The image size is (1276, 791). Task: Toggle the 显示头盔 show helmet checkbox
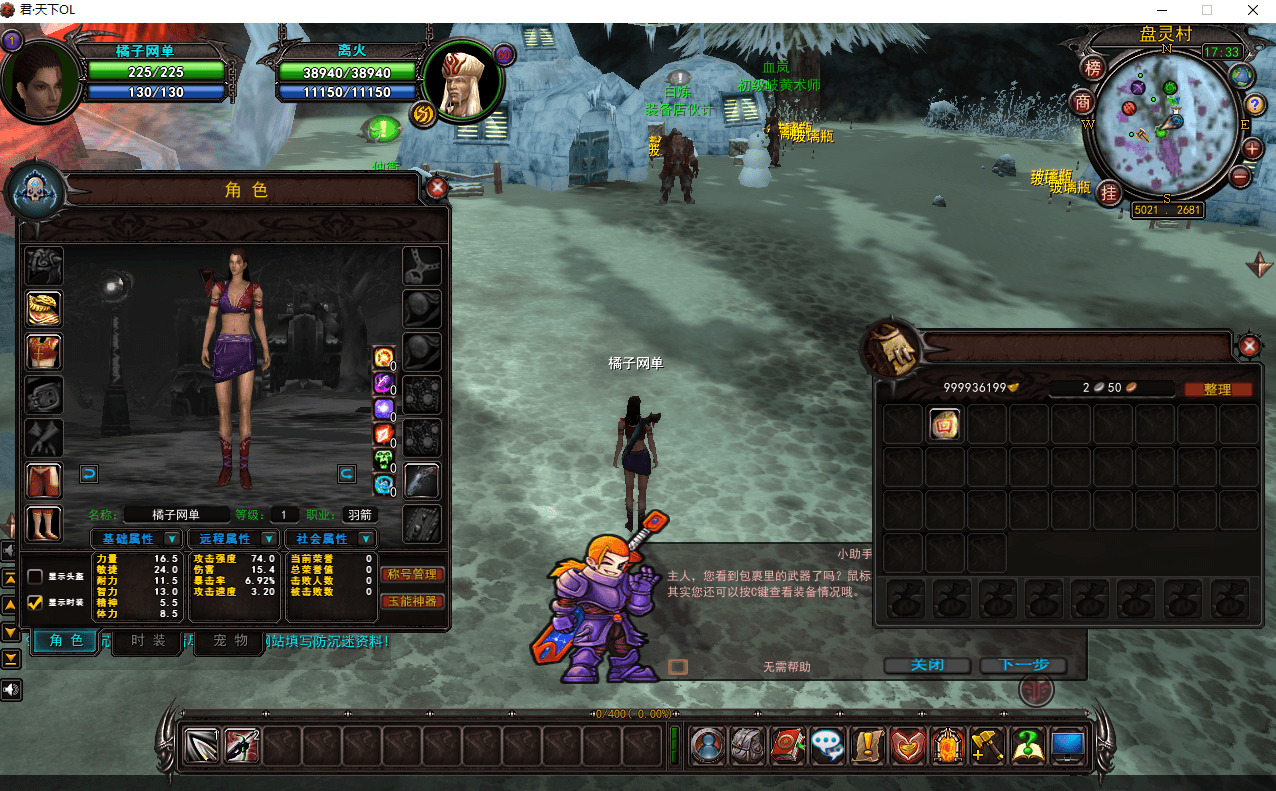(x=36, y=577)
